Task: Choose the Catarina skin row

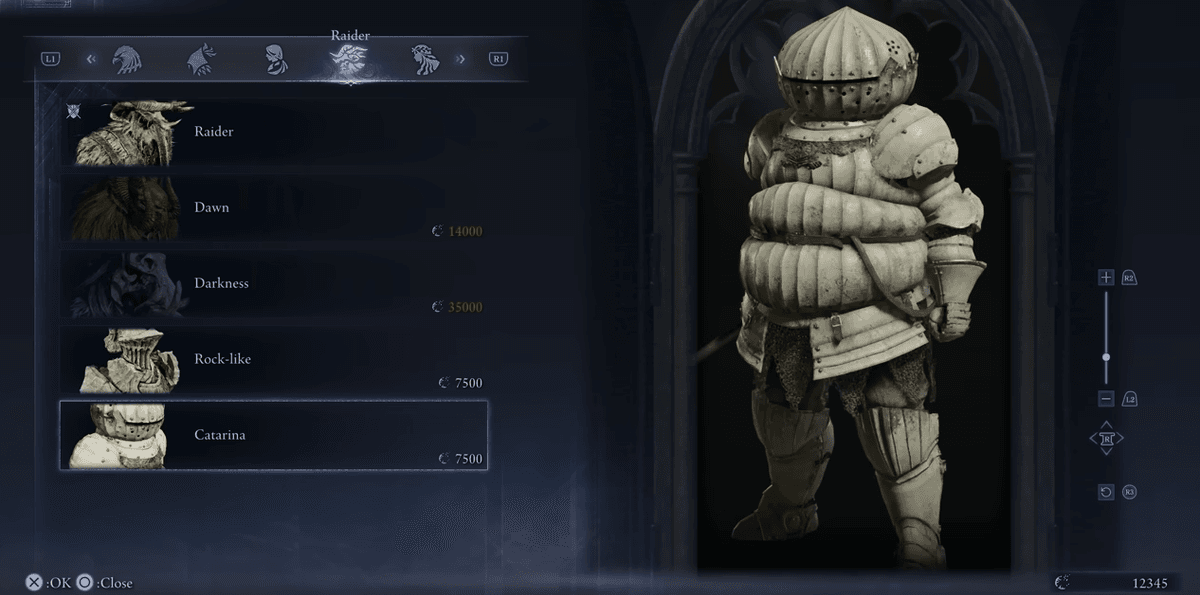Action: 273,435
